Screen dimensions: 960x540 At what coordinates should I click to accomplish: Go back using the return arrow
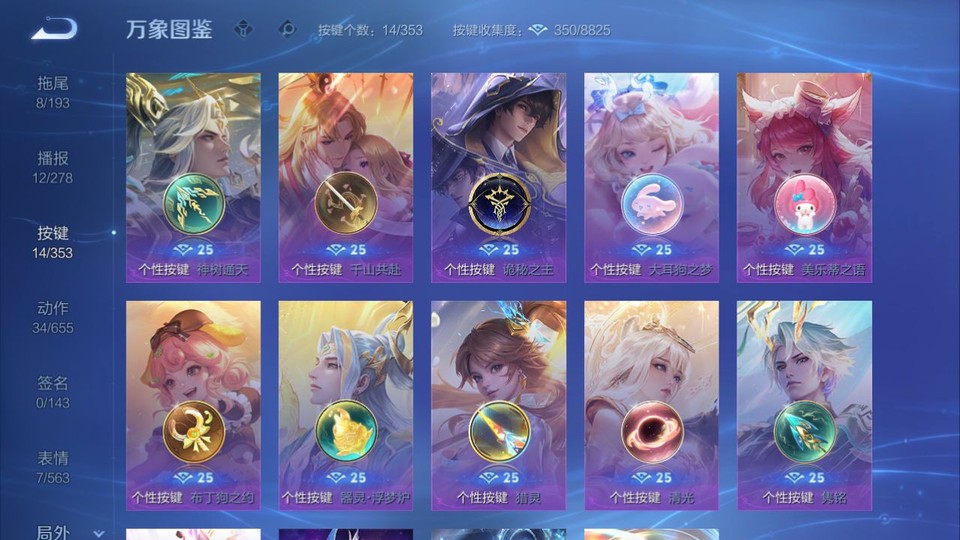pos(53,29)
